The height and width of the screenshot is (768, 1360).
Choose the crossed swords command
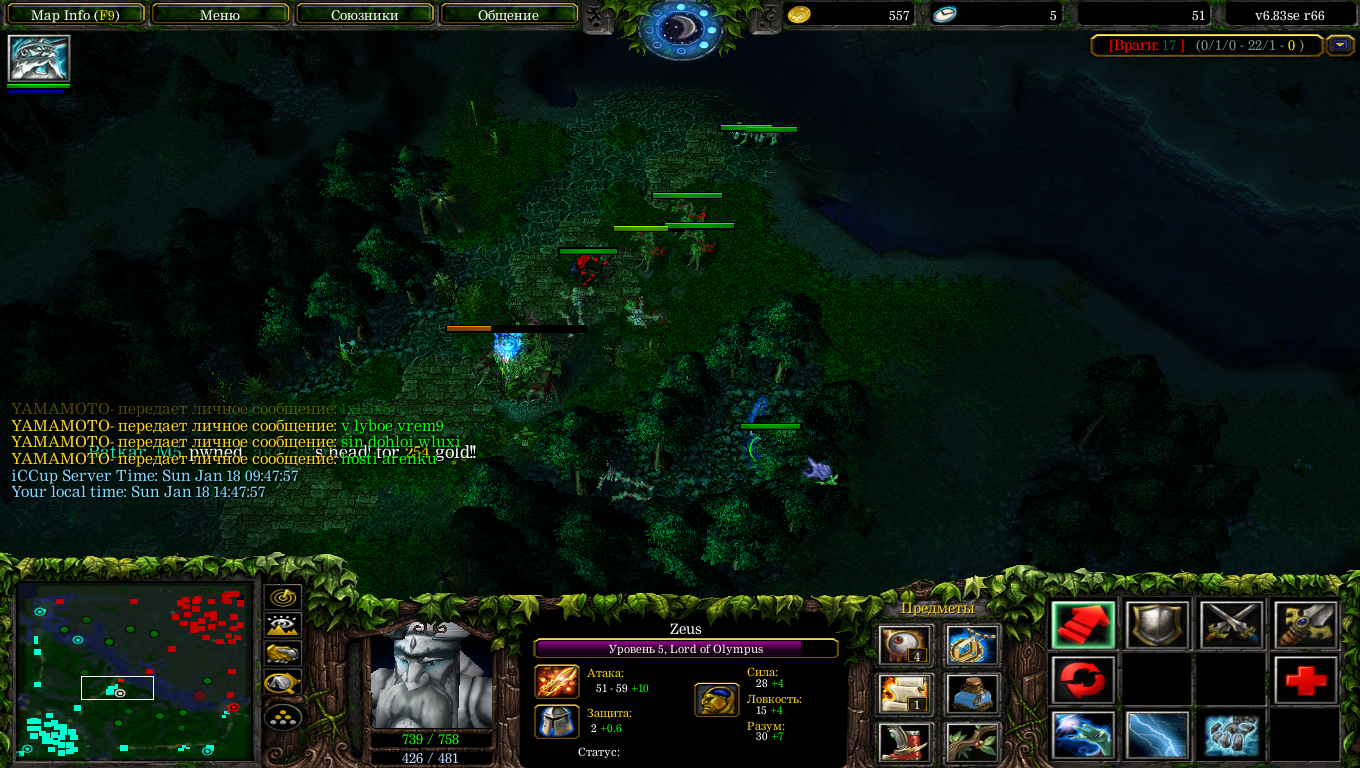1231,626
